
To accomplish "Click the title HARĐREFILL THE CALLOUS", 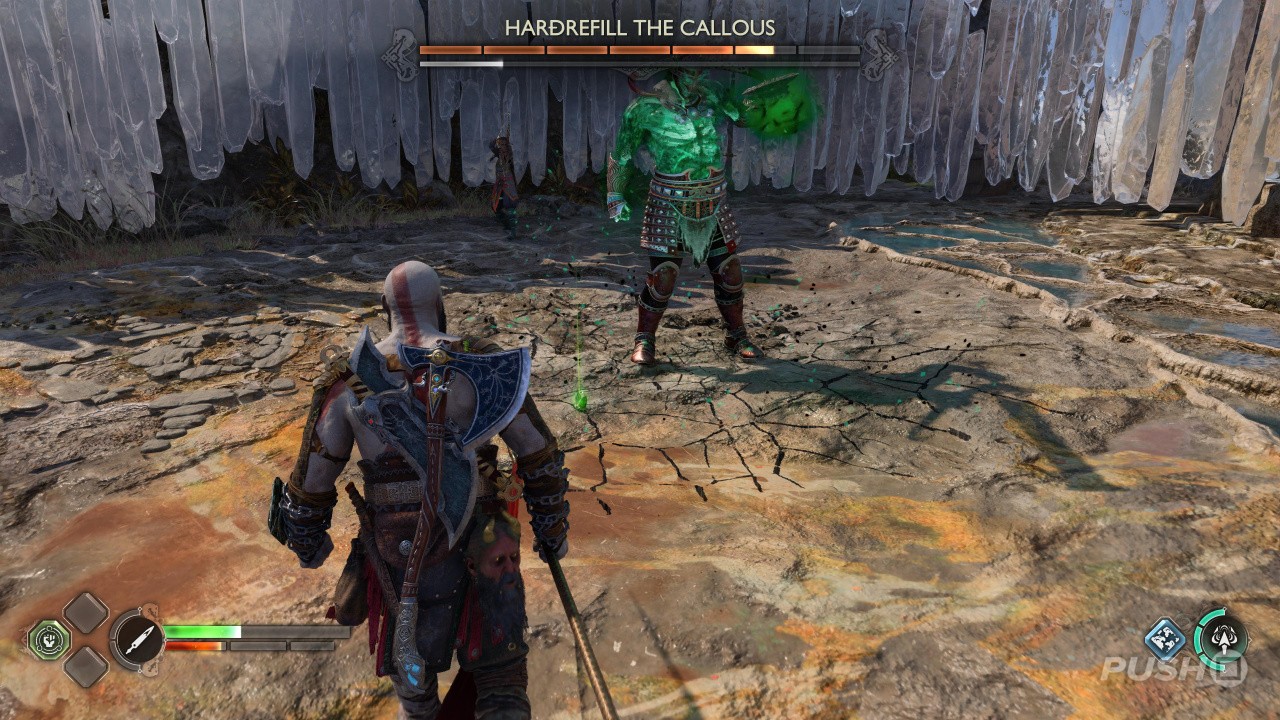I will click(x=638, y=30).
